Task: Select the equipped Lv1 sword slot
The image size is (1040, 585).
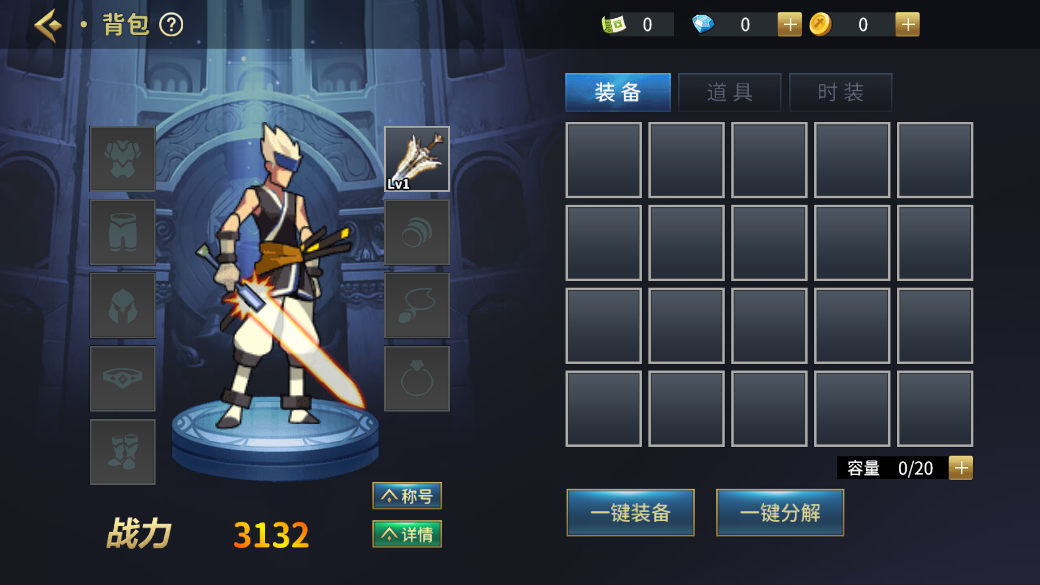Action: tap(417, 159)
